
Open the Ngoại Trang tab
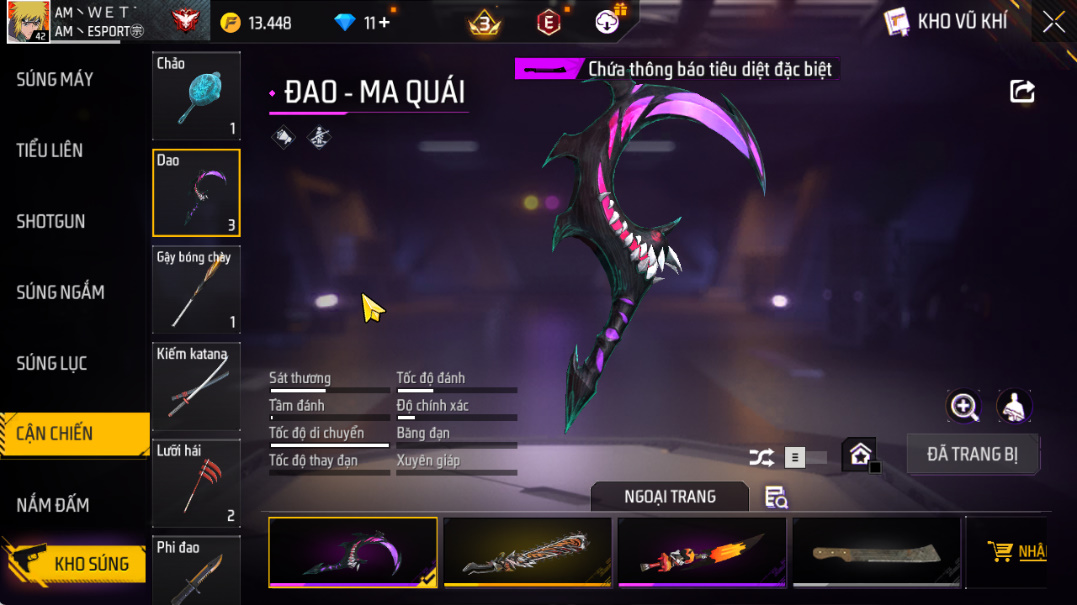tap(669, 497)
